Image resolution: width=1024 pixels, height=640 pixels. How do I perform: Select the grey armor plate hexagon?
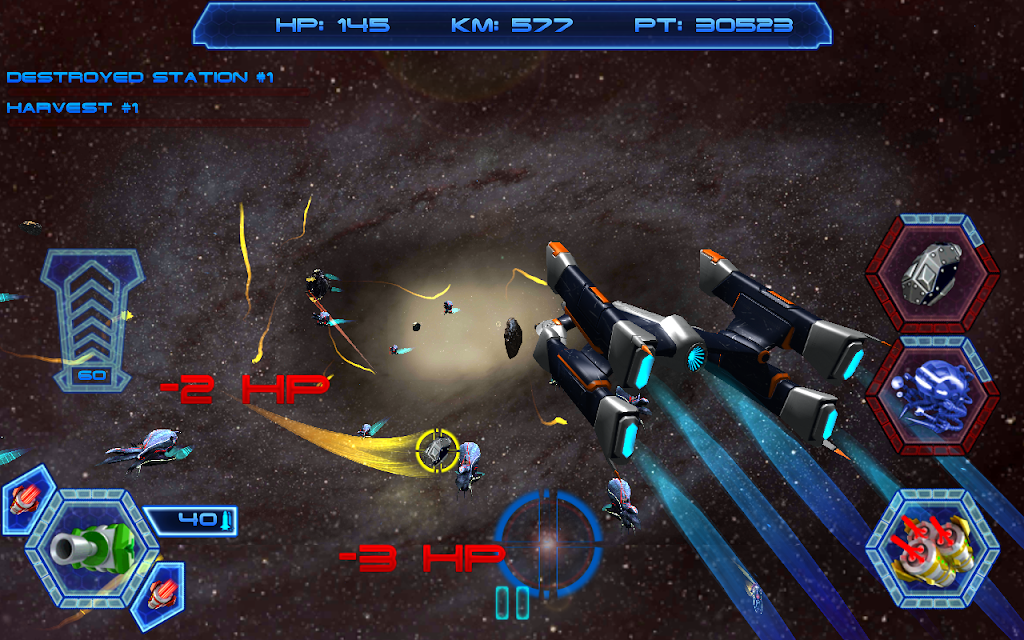point(932,273)
